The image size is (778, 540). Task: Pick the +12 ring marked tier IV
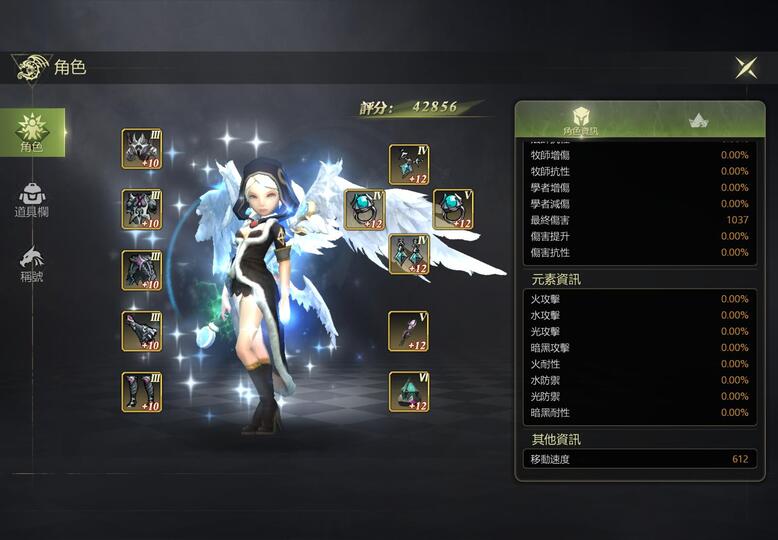tap(365, 210)
